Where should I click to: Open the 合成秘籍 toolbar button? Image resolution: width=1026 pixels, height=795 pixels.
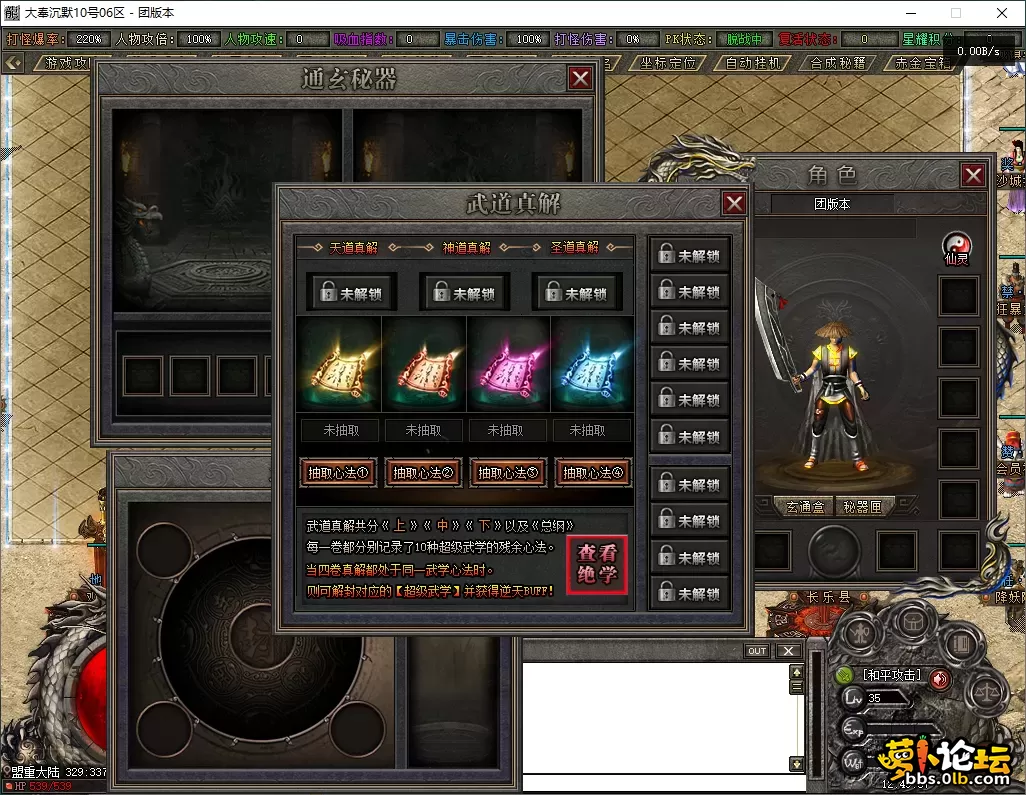(x=838, y=63)
